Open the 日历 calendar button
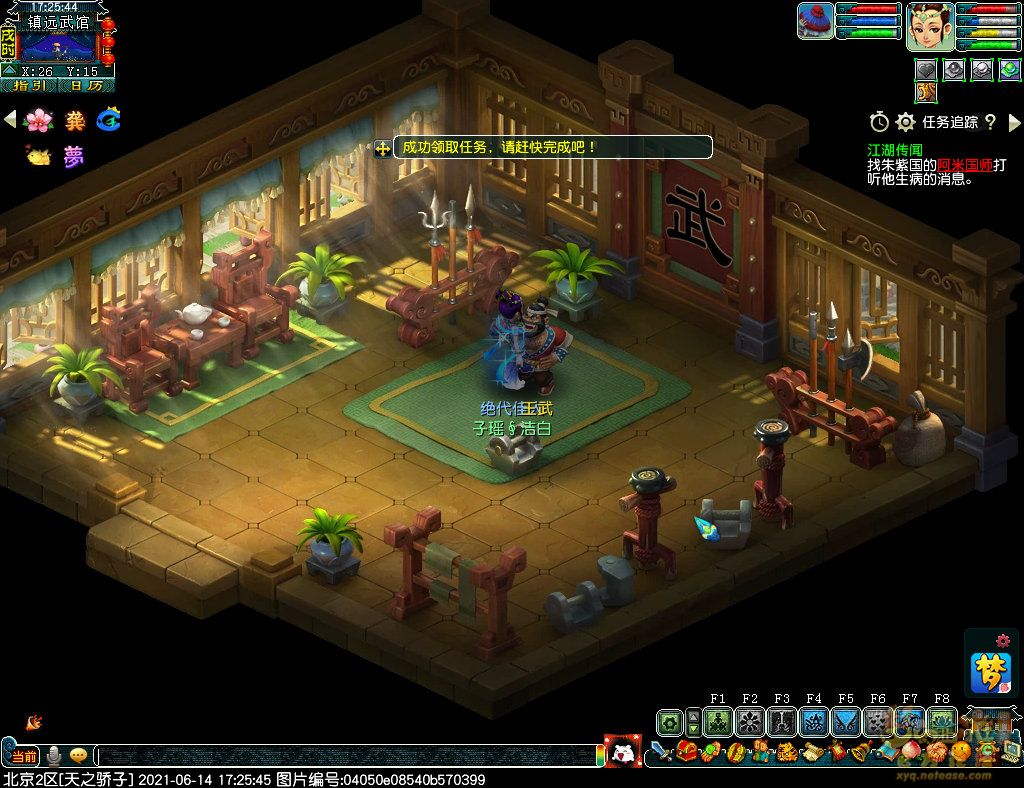 pos(86,86)
